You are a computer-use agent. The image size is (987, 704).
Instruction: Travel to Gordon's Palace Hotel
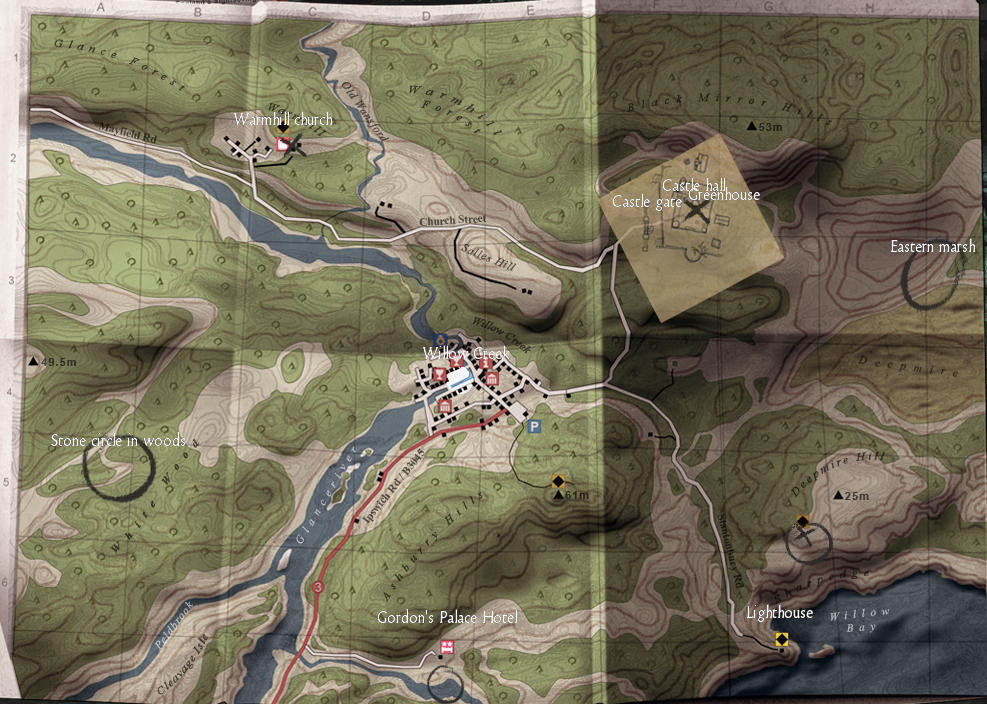click(x=447, y=618)
